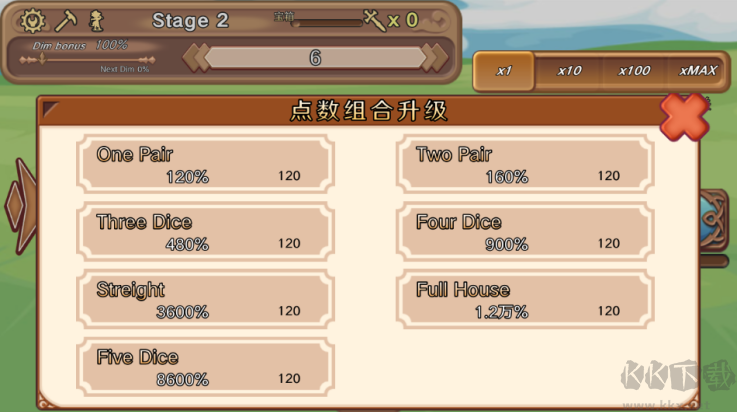Open settings with the gear icon
The height and width of the screenshot is (412, 737).
tap(34, 20)
